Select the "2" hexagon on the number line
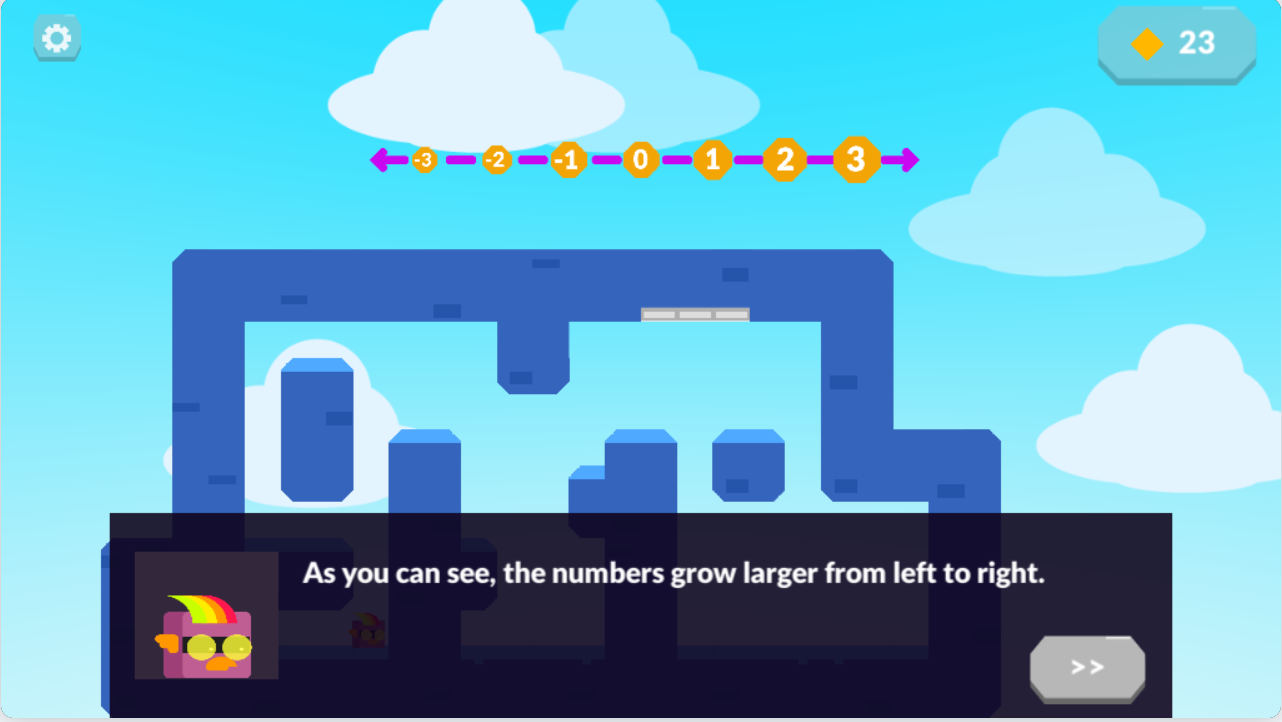This screenshot has width=1282, height=722. point(784,158)
